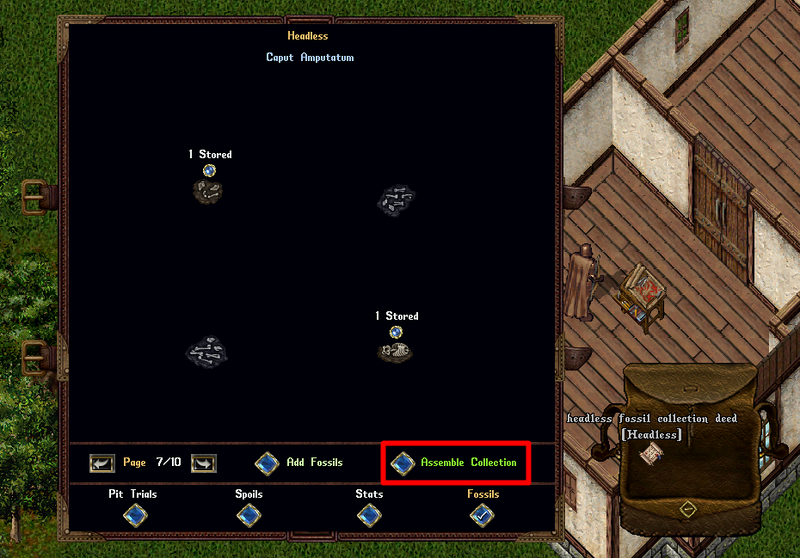The height and width of the screenshot is (558, 800).
Task: Select the headless fossil collection deed
Action: (x=652, y=454)
